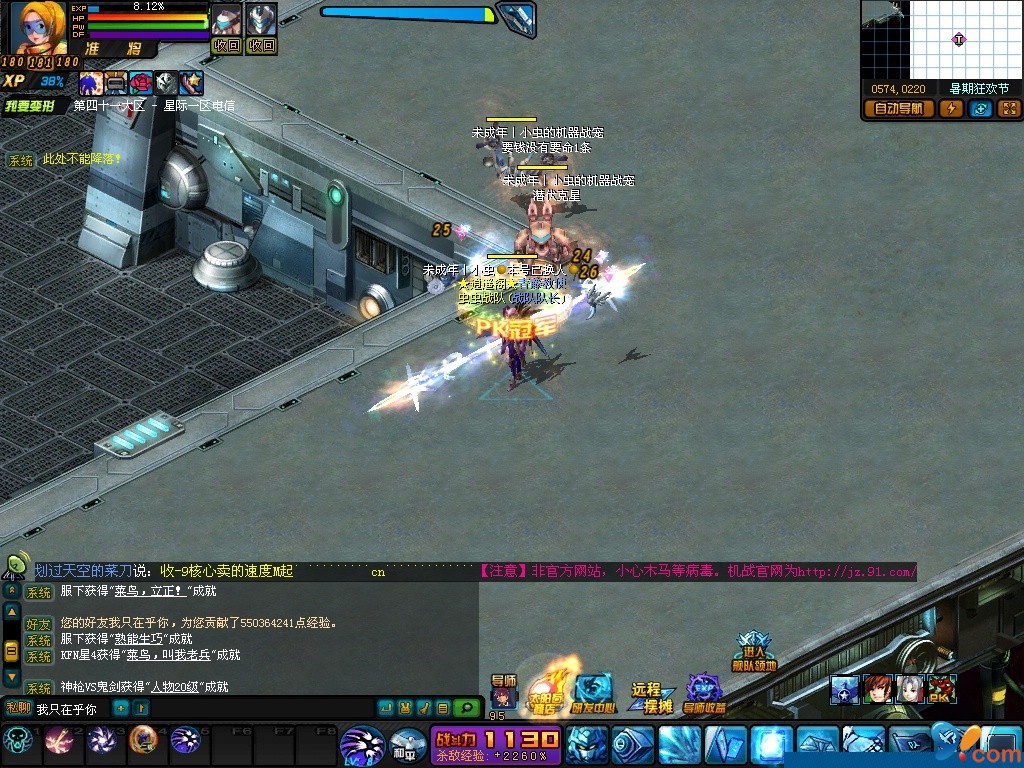Screen dimensions: 1024x768
Task: Click the 自动导航 auto-navigation button
Action: coord(898,109)
